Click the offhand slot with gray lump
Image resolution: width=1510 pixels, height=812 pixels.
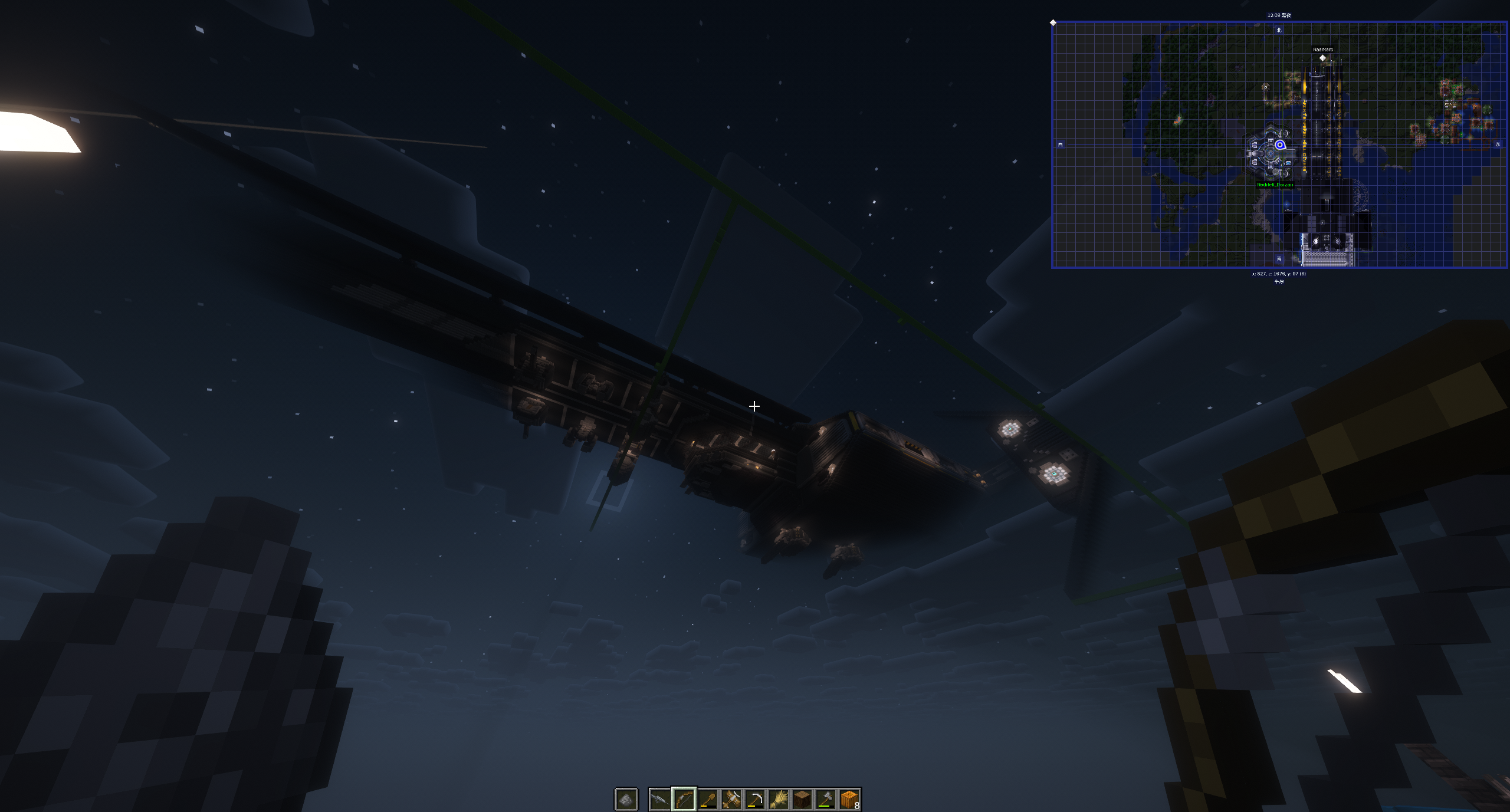tap(626, 800)
